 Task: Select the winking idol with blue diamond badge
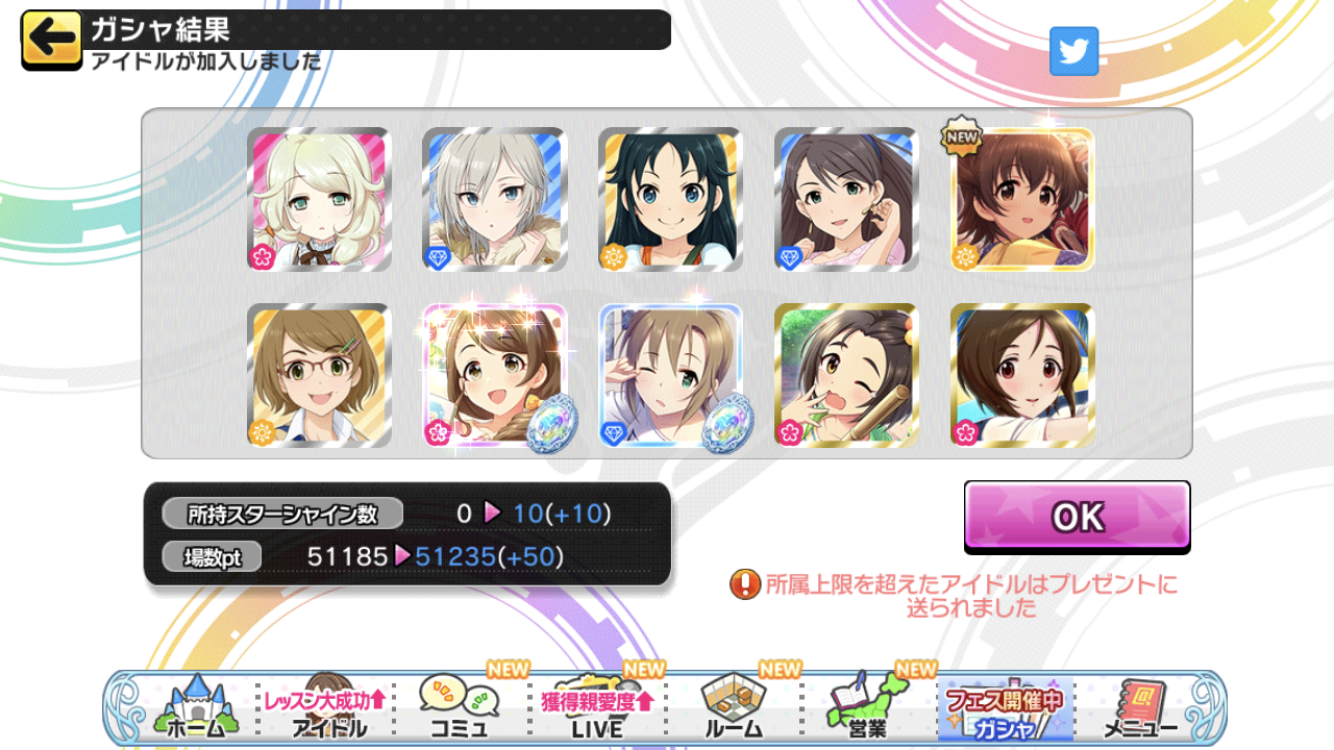point(671,375)
